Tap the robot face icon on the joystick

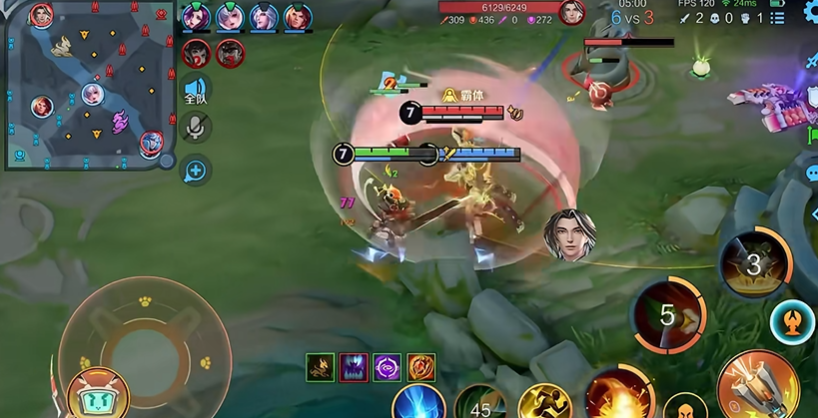98,391
